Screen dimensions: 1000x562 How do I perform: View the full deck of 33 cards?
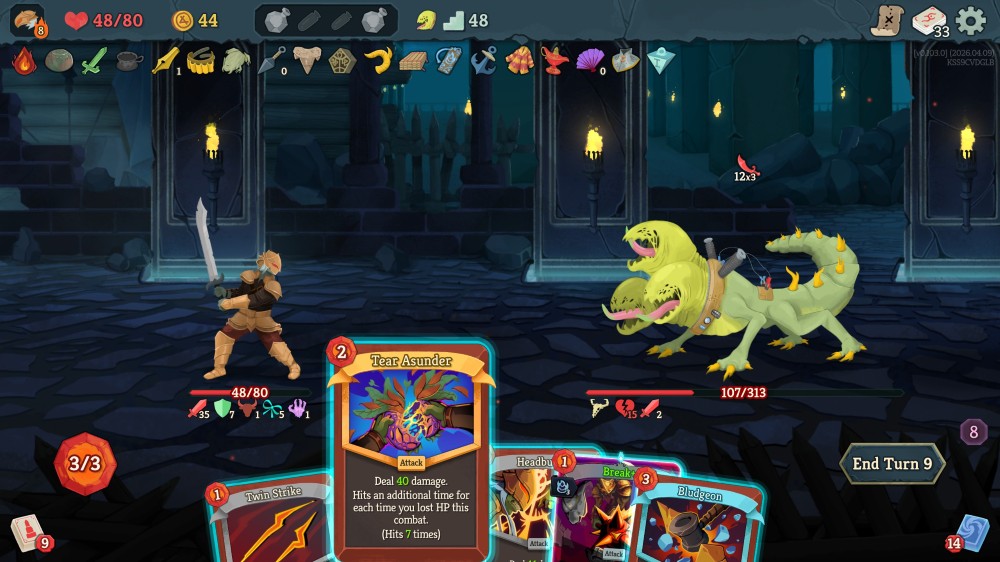pos(930,21)
